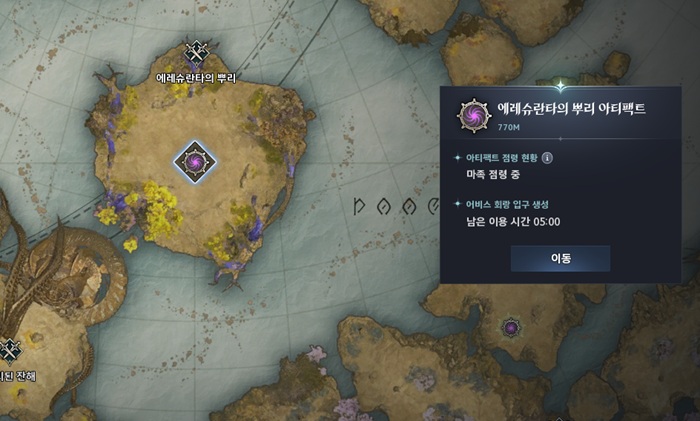This screenshot has height=421, width=700.
Task: Click the 이동 button in the artifact panel
Action: tap(560, 258)
